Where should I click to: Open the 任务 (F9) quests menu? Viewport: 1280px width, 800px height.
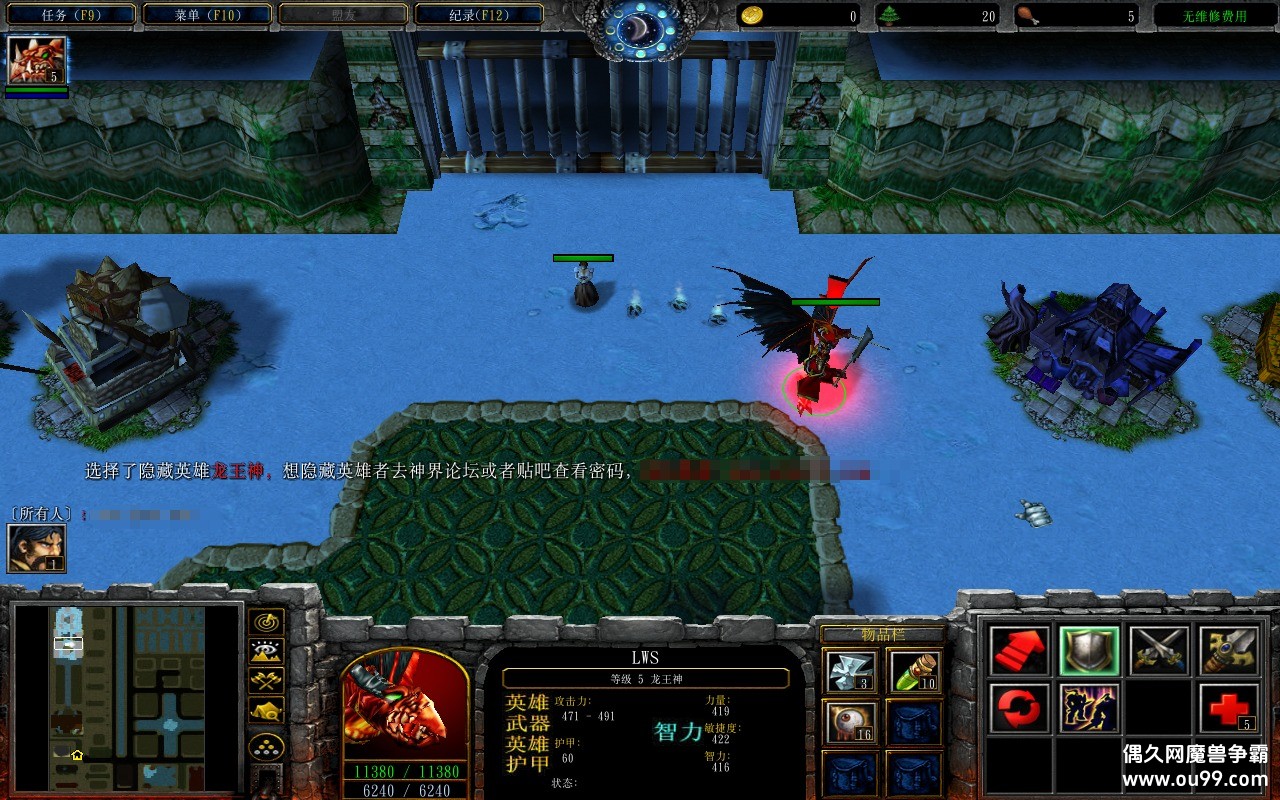72,15
